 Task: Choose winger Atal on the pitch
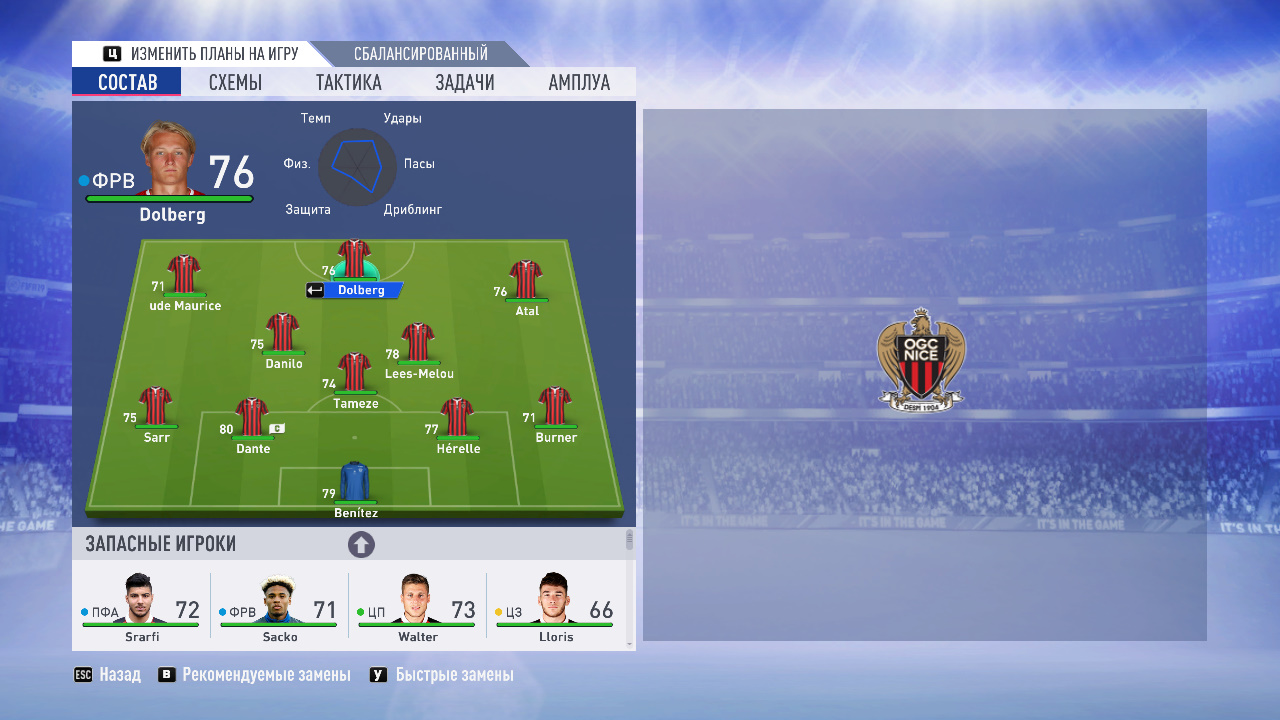525,282
